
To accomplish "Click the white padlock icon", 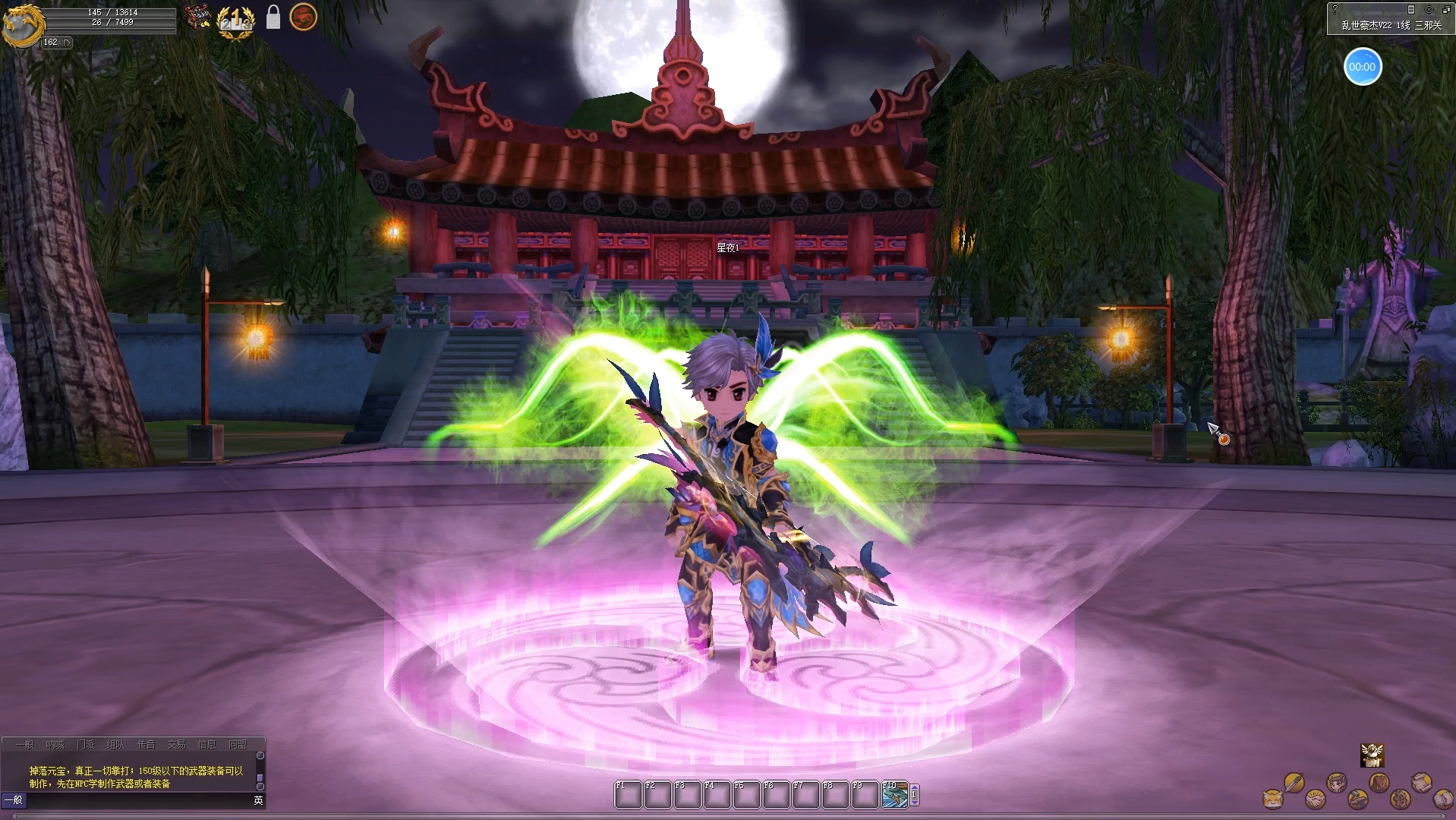I will pyautogui.click(x=273, y=17).
